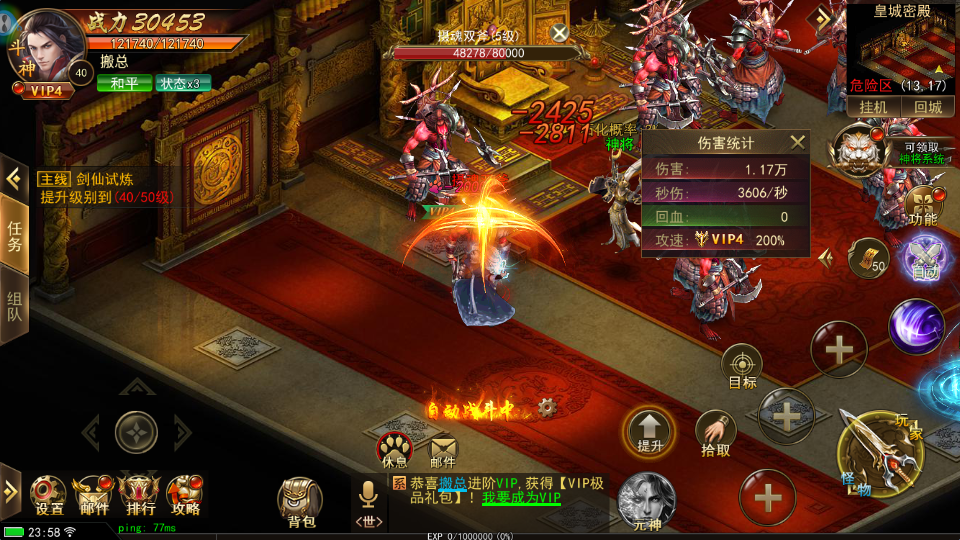
Task: Open the 排行 ranking menu
Action: (138, 494)
